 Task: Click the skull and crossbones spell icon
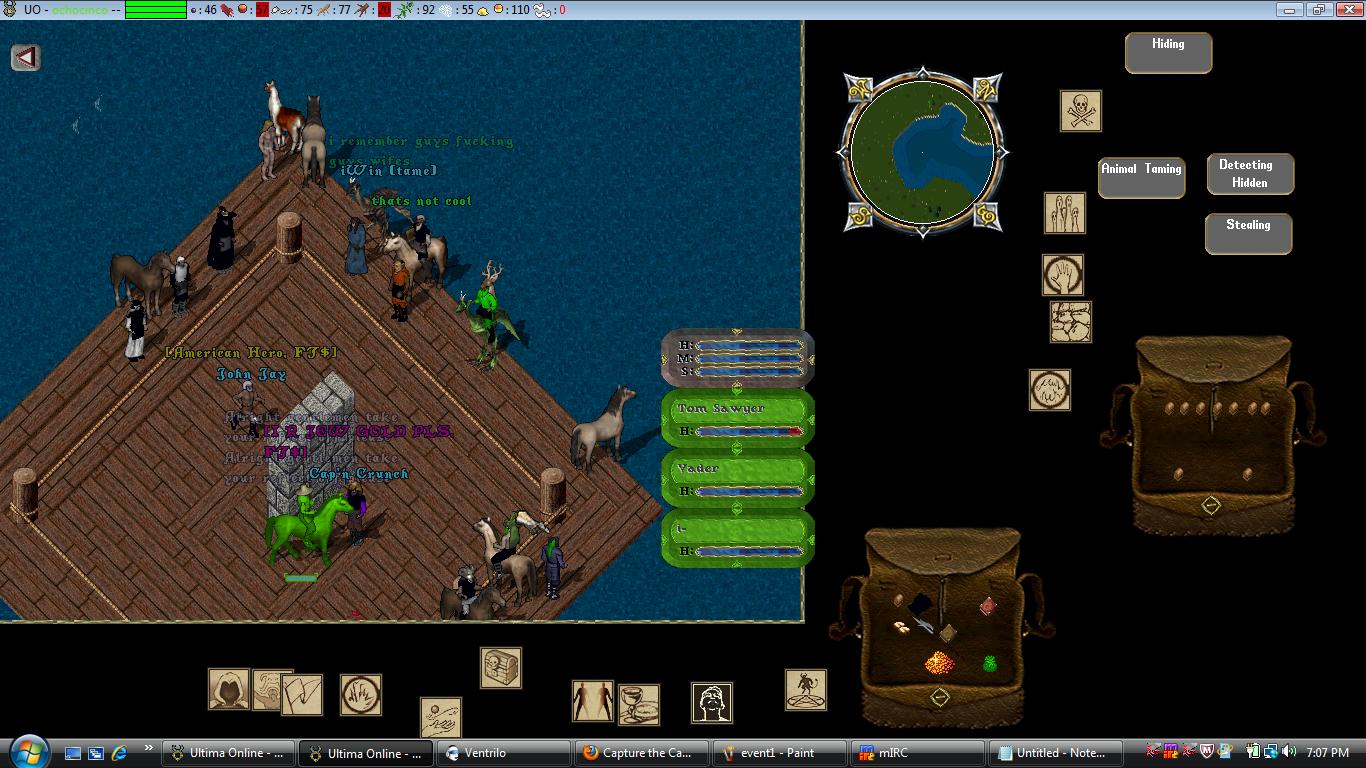tap(1080, 111)
